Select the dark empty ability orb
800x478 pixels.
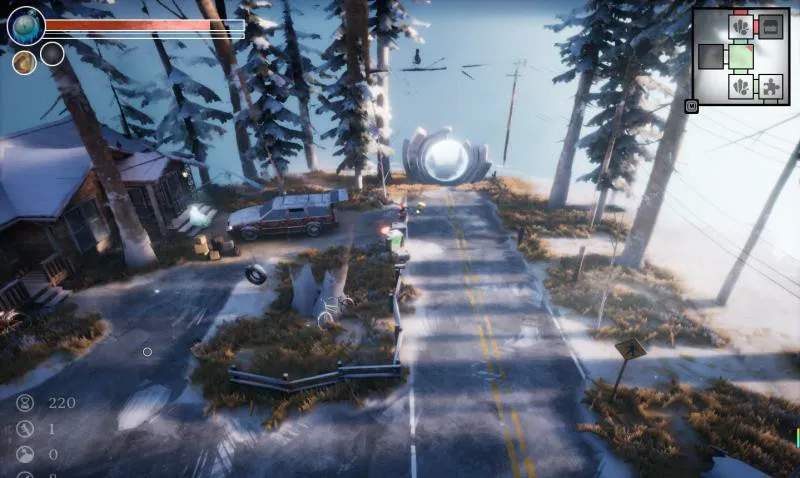52,54
